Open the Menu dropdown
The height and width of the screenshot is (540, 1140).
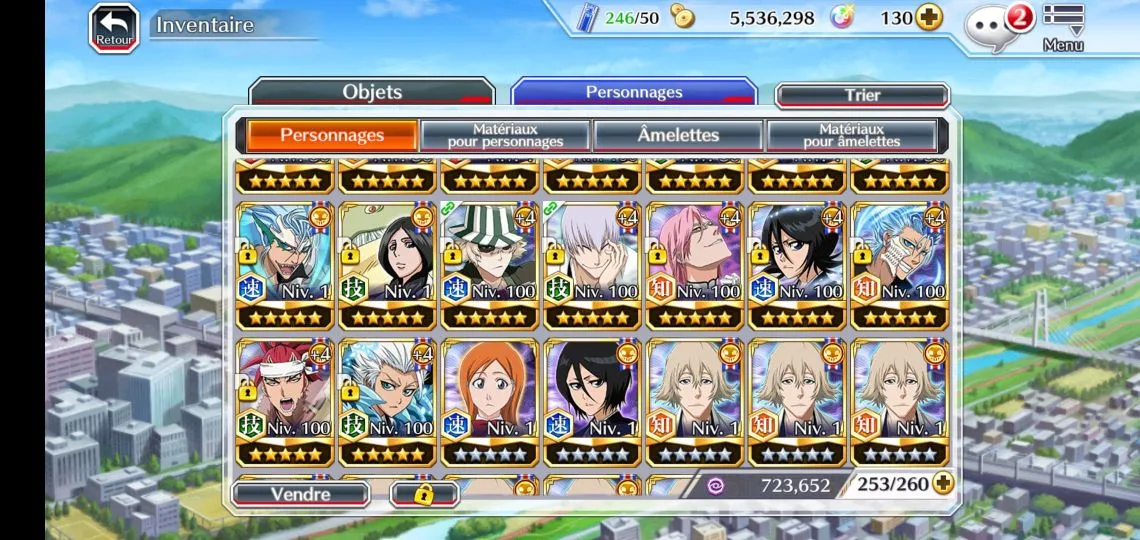[1063, 27]
